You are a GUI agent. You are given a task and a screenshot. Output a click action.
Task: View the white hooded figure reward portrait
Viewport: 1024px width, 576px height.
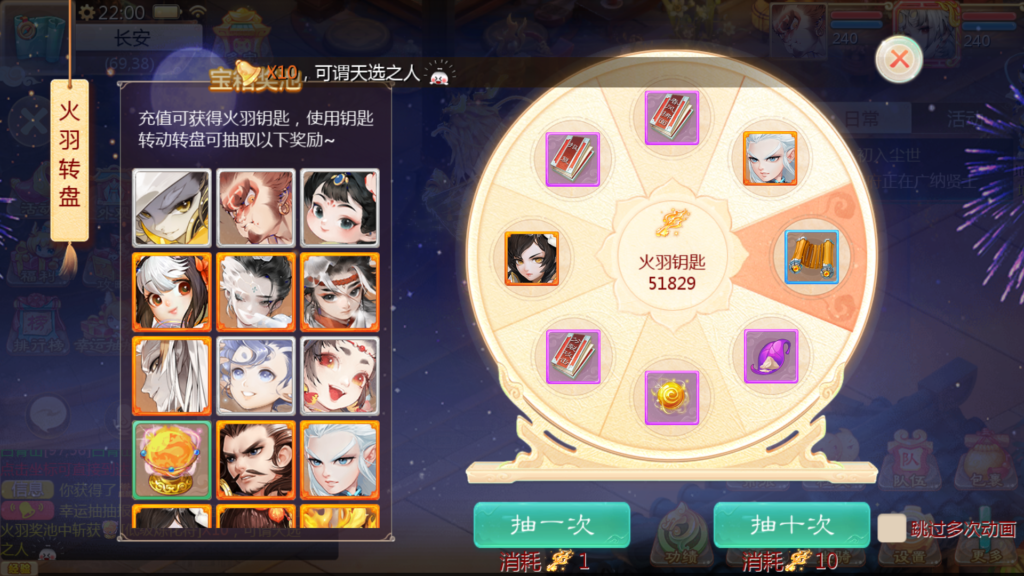[172, 208]
